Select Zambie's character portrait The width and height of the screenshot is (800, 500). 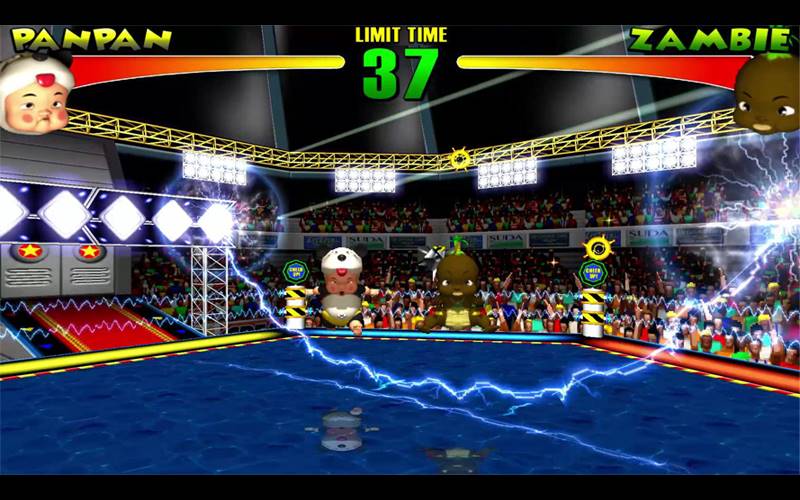click(767, 92)
